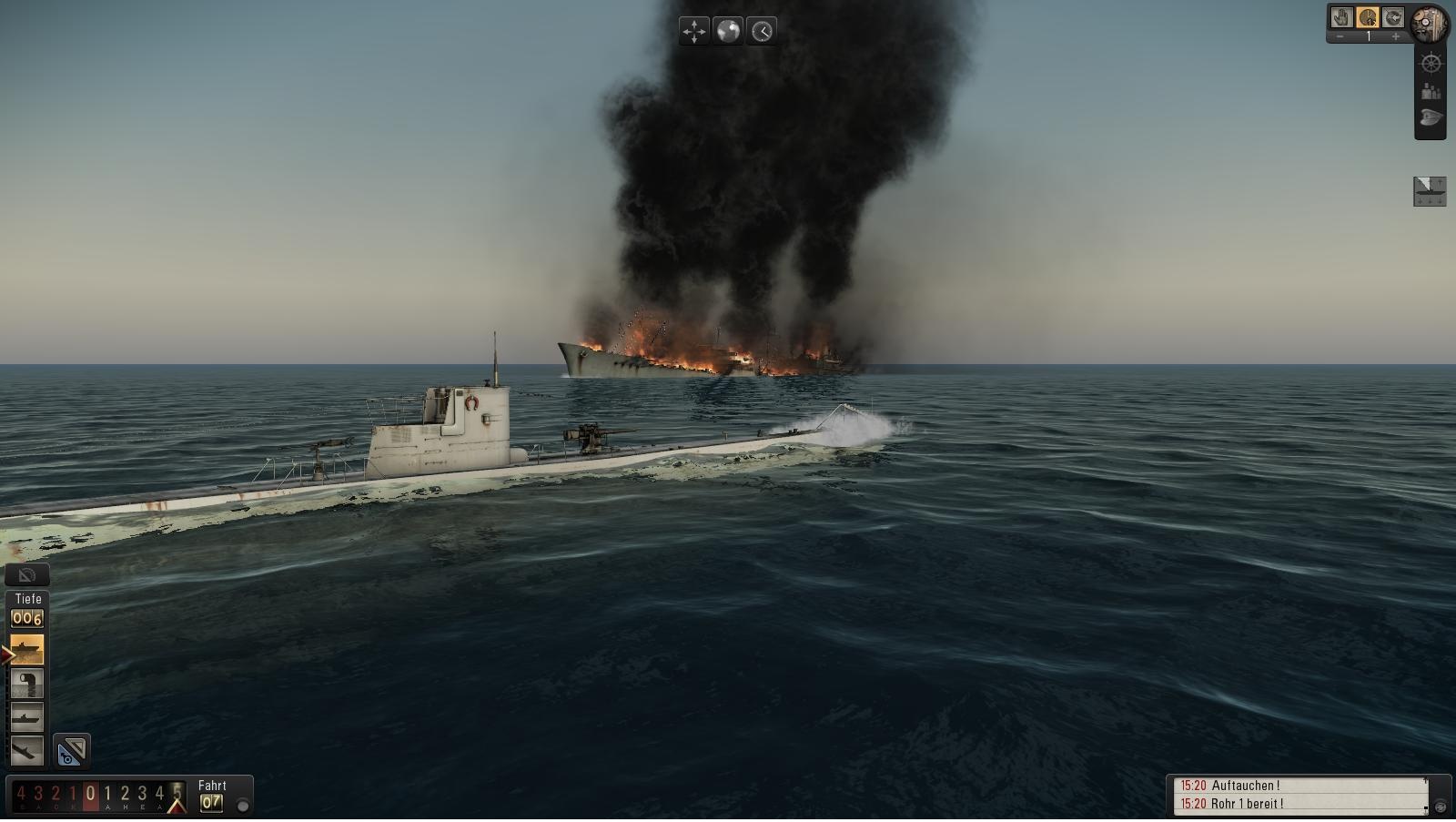Select the surfaced depth preset
1456x822 pixels.
tap(26, 650)
